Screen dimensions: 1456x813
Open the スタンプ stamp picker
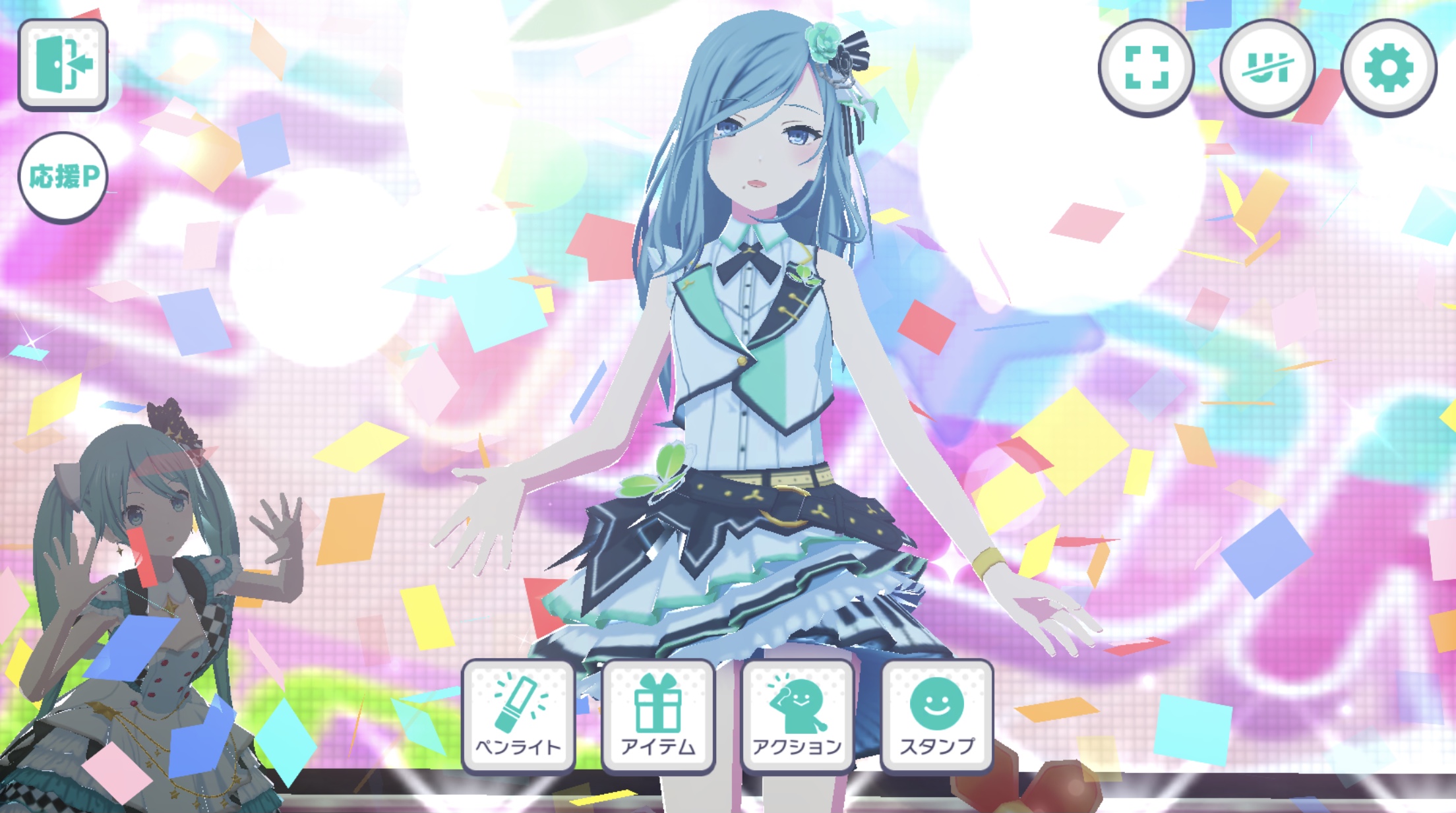937,715
